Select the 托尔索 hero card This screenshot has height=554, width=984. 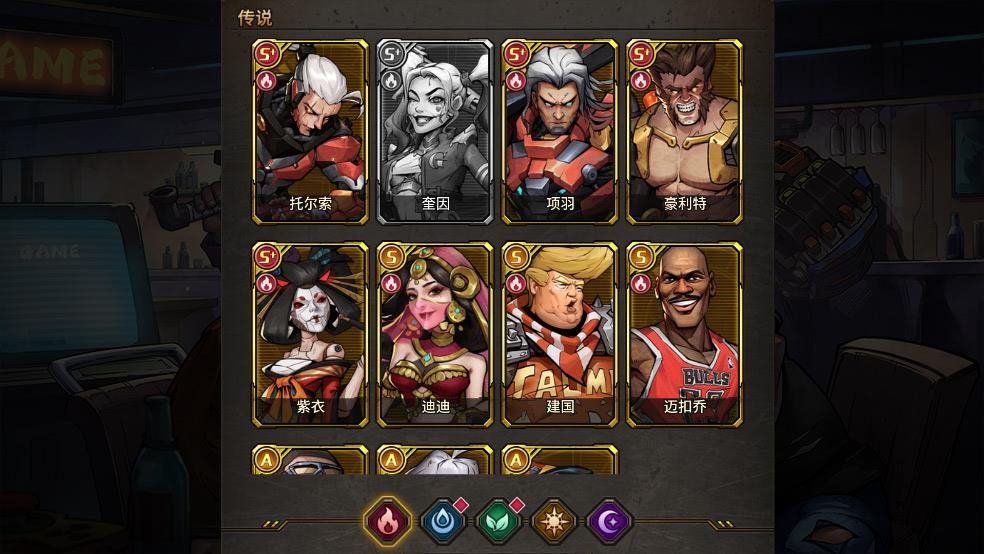coord(310,132)
